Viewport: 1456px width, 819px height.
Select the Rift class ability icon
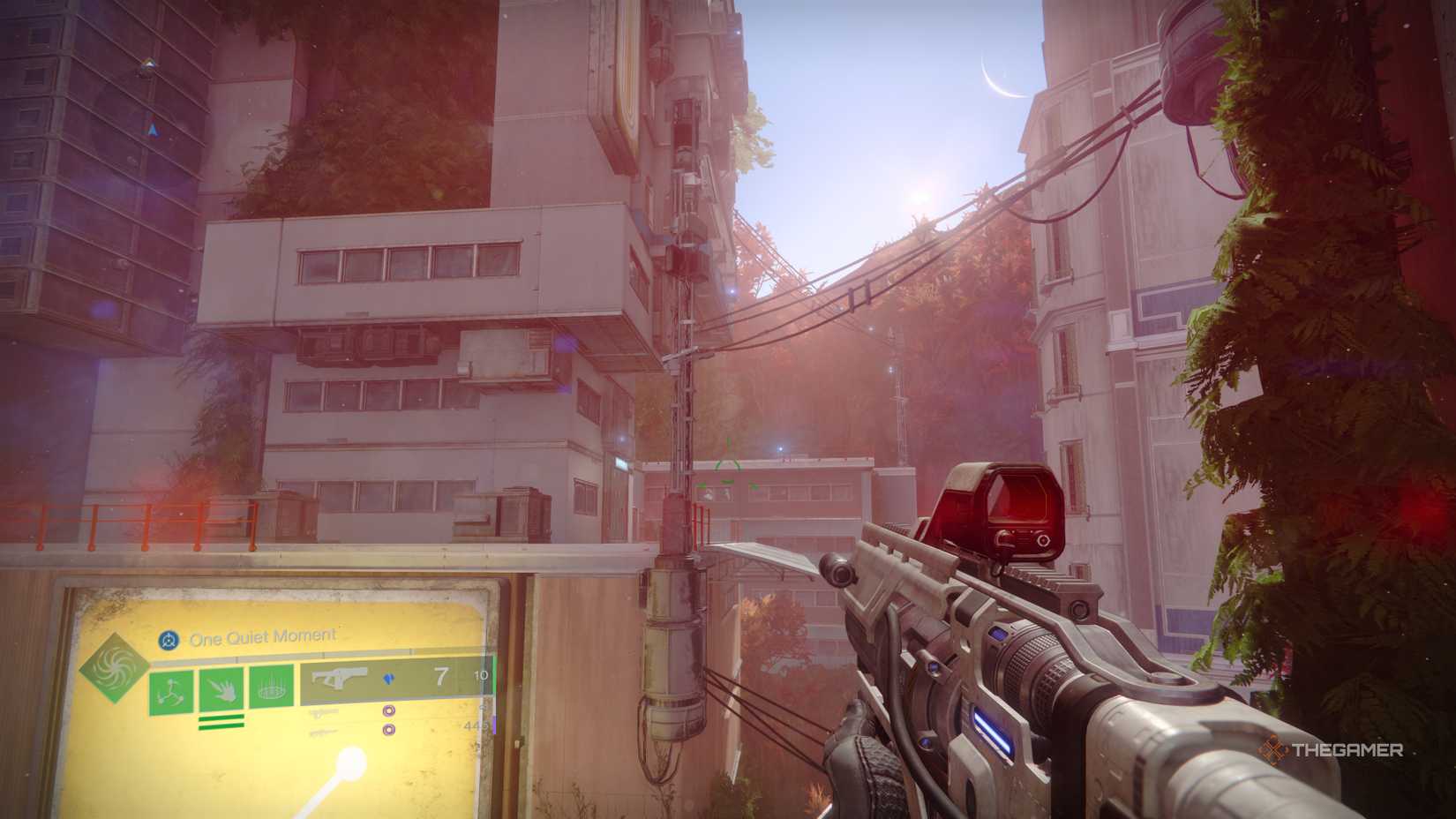coord(271,687)
